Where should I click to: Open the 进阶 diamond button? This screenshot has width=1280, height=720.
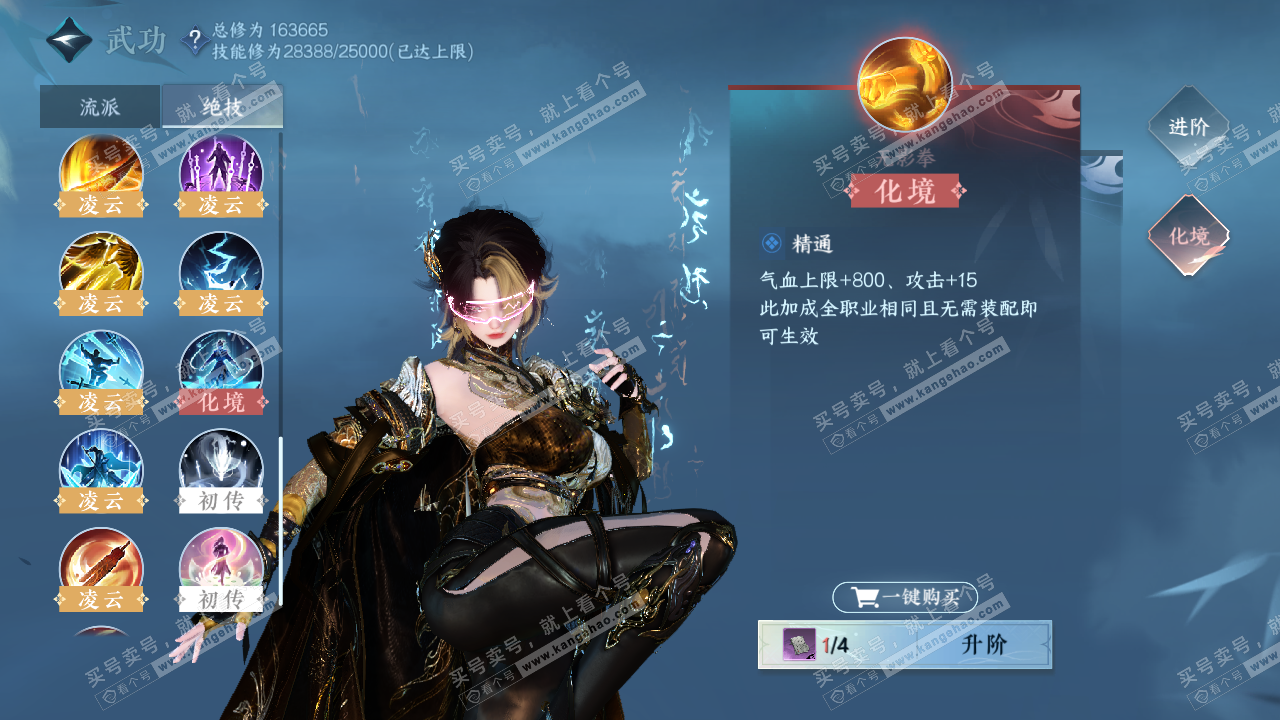1188,127
